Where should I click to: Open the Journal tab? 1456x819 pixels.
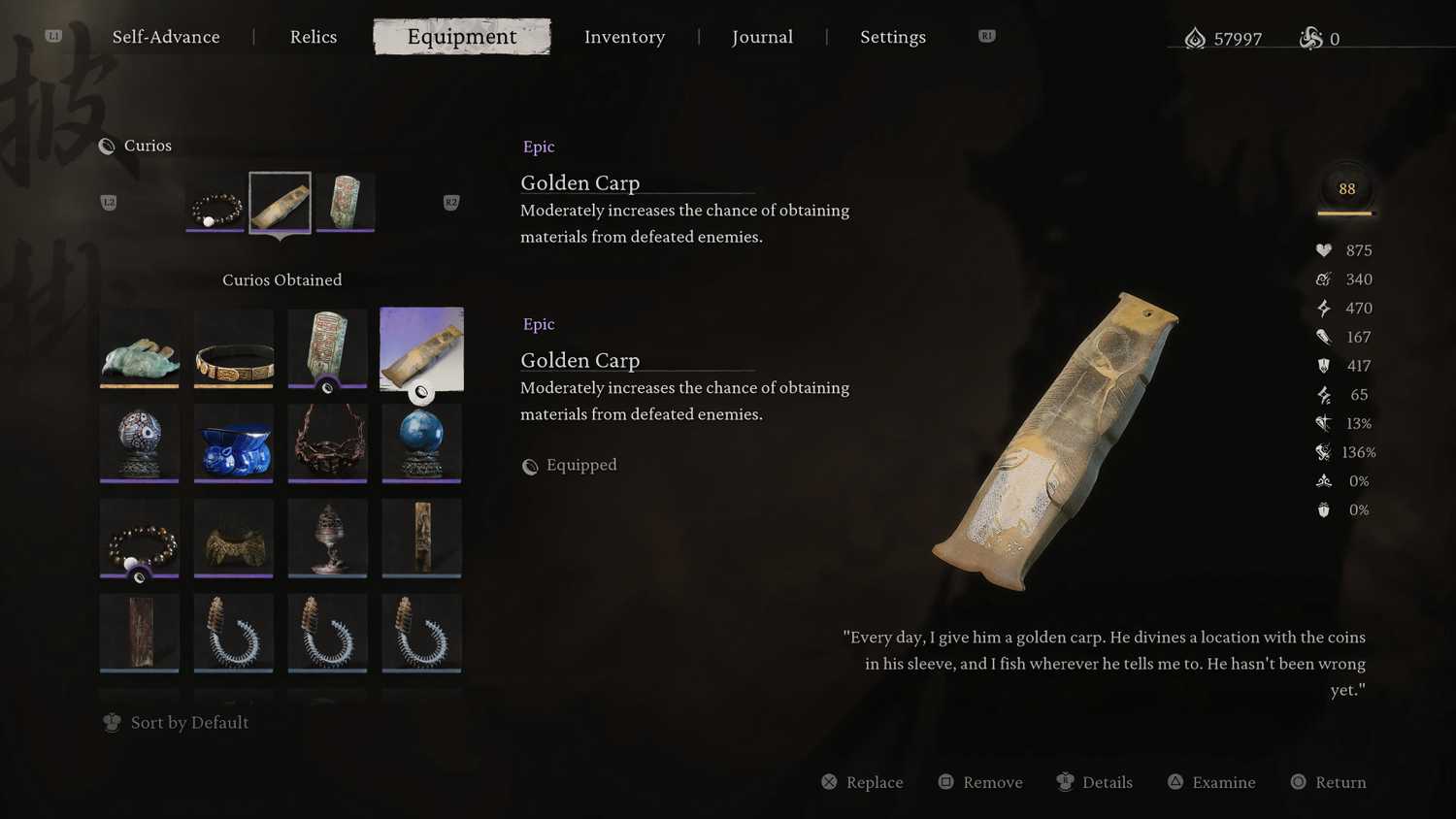tap(762, 37)
